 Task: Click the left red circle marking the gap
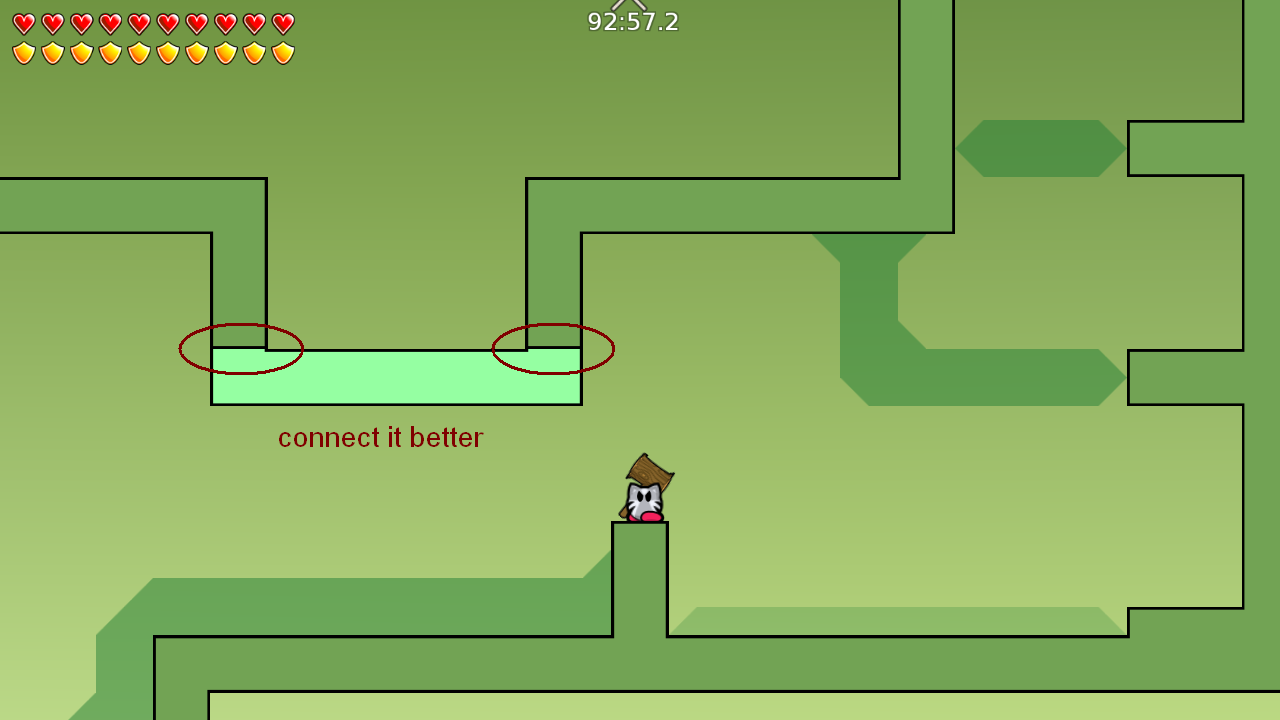pyautogui.click(x=240, y=350)
